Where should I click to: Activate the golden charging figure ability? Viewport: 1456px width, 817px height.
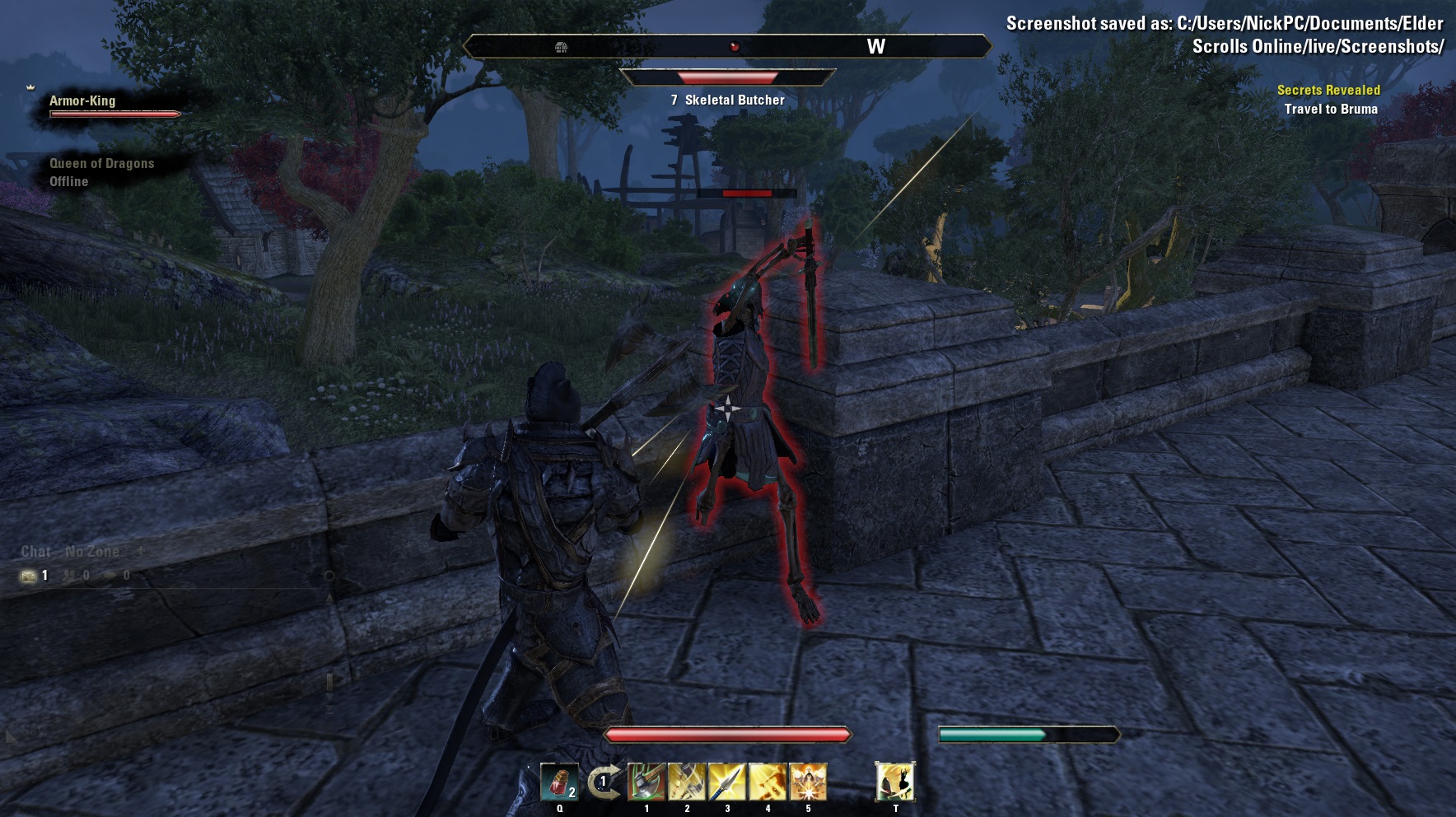[768, 782]
